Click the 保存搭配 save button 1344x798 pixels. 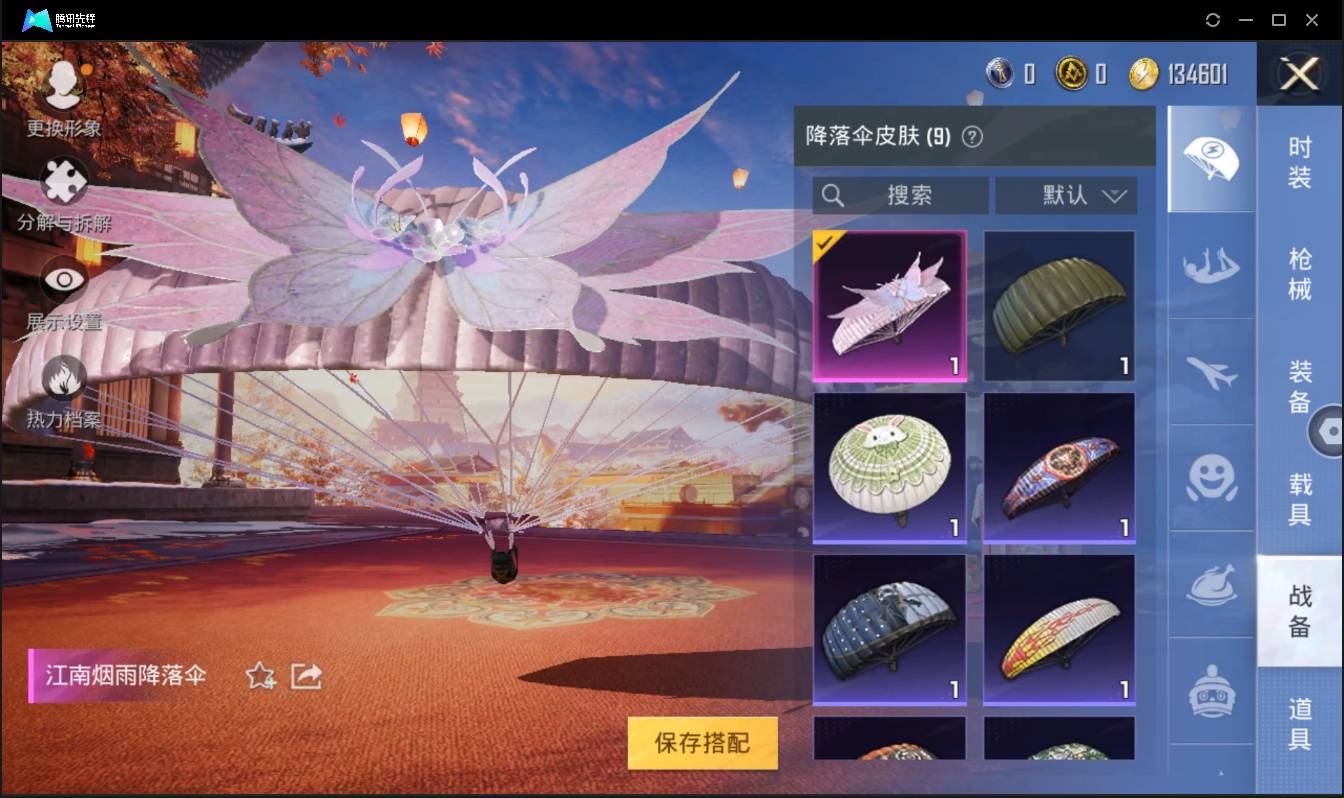(702, 743)
